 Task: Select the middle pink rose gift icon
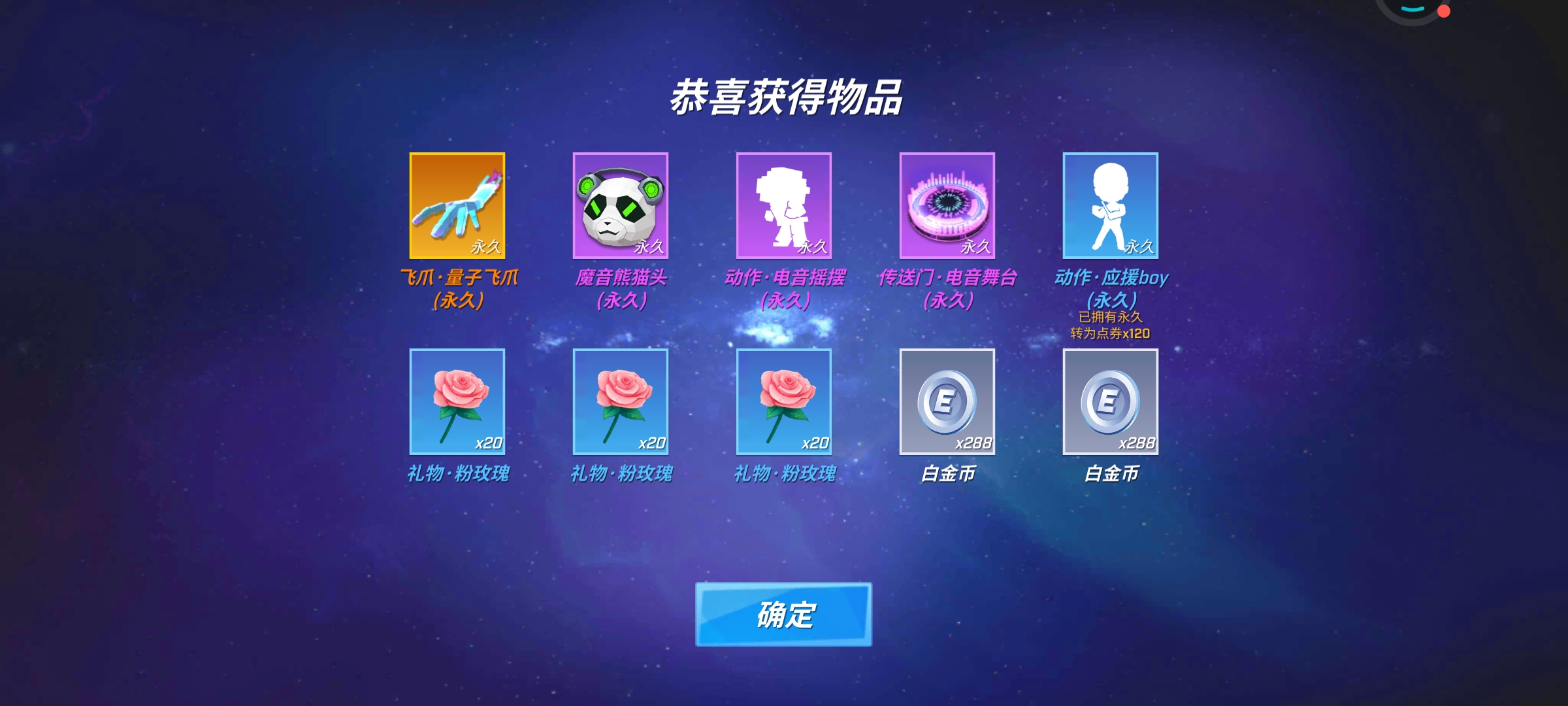pos(619,402)
